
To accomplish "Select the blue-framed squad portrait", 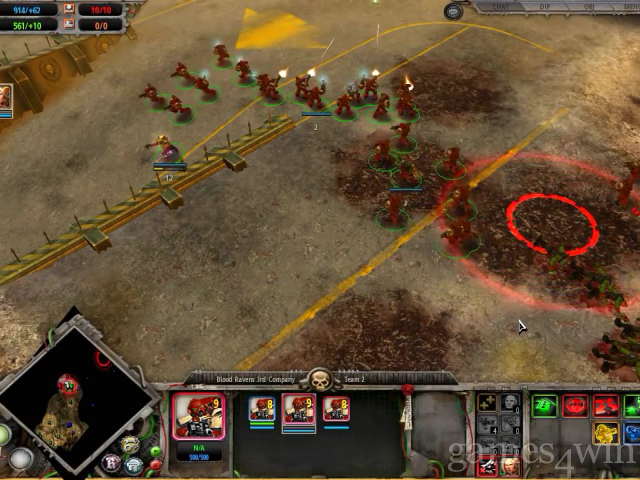I will pyautogui.click(x=263, y=410).
